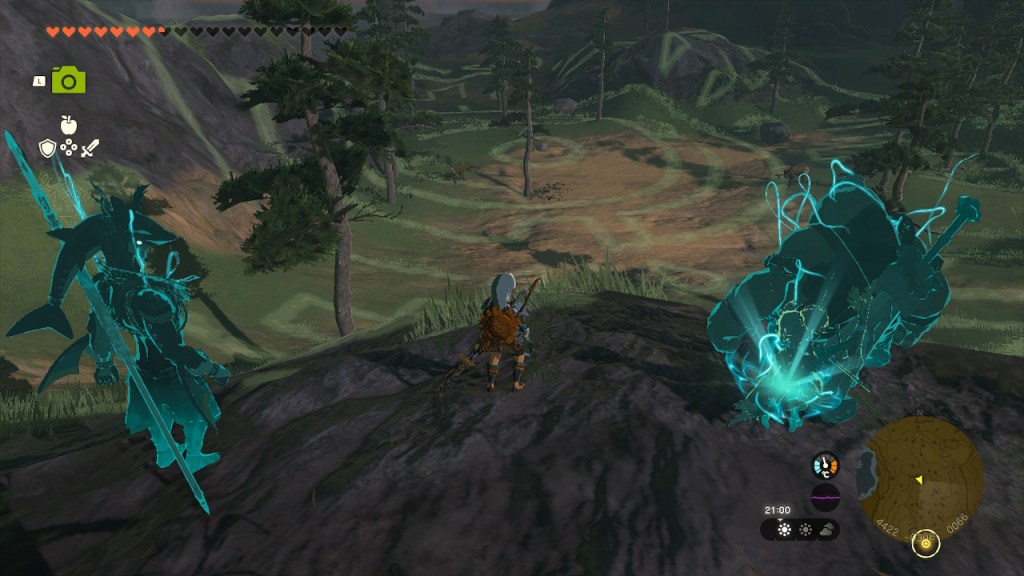Choose the shield quick-select icon
This screenshot has height=576, width=1024.
tap(47, 149)
